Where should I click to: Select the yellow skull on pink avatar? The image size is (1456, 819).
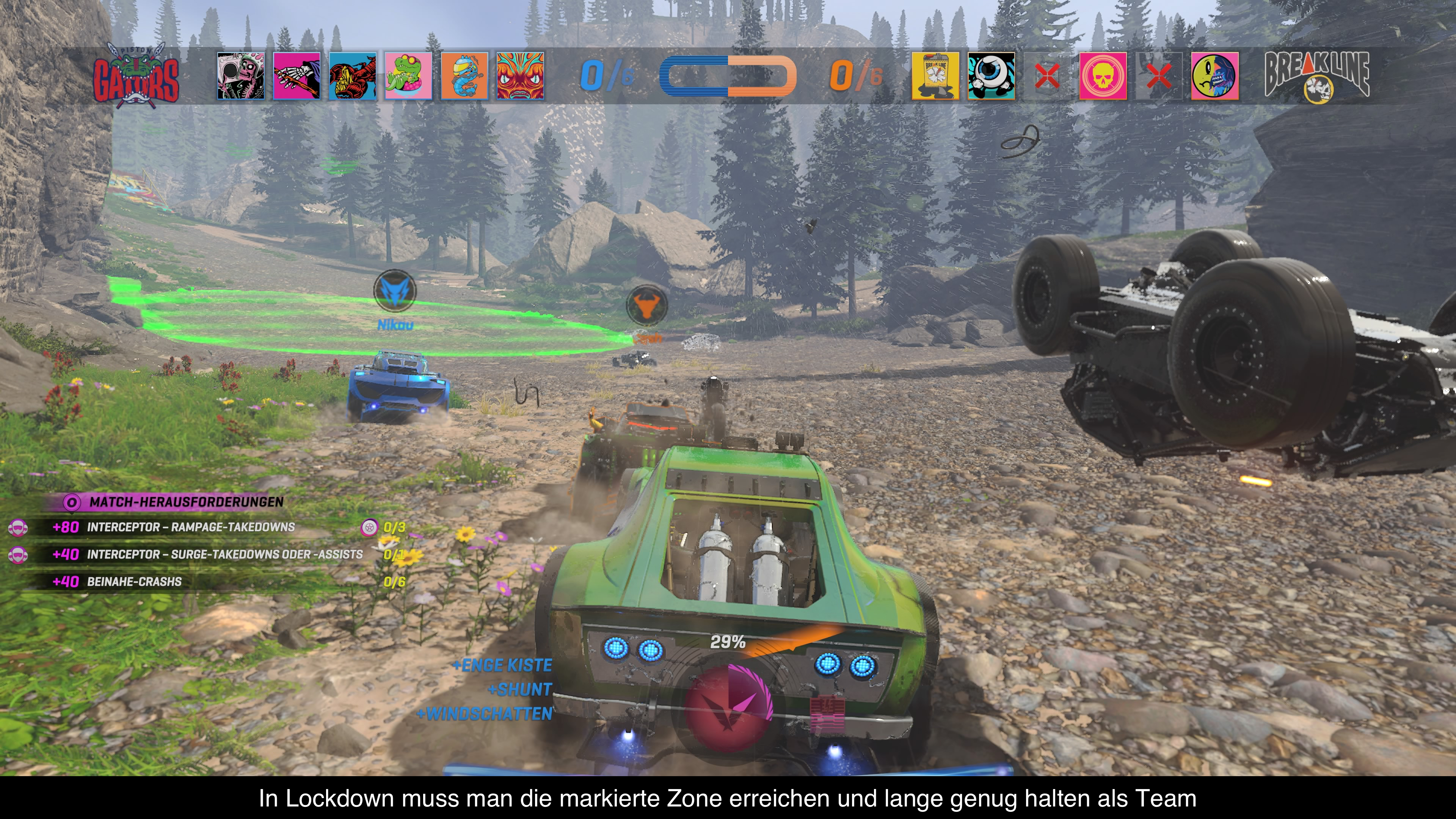coord(1103,76)
